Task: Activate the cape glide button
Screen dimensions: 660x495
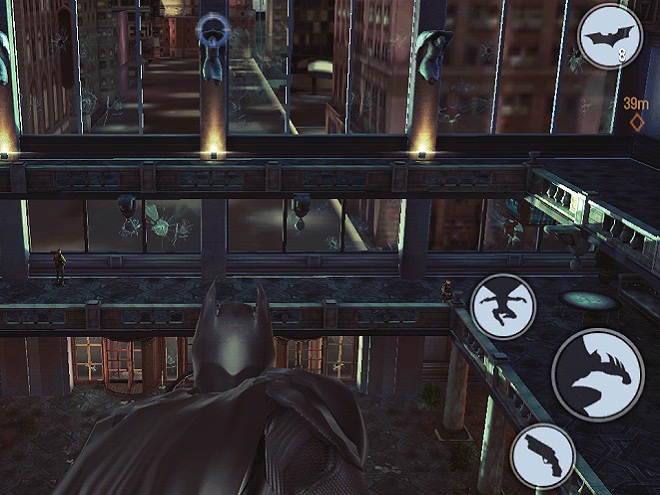Action: click(x=503, y=307)
